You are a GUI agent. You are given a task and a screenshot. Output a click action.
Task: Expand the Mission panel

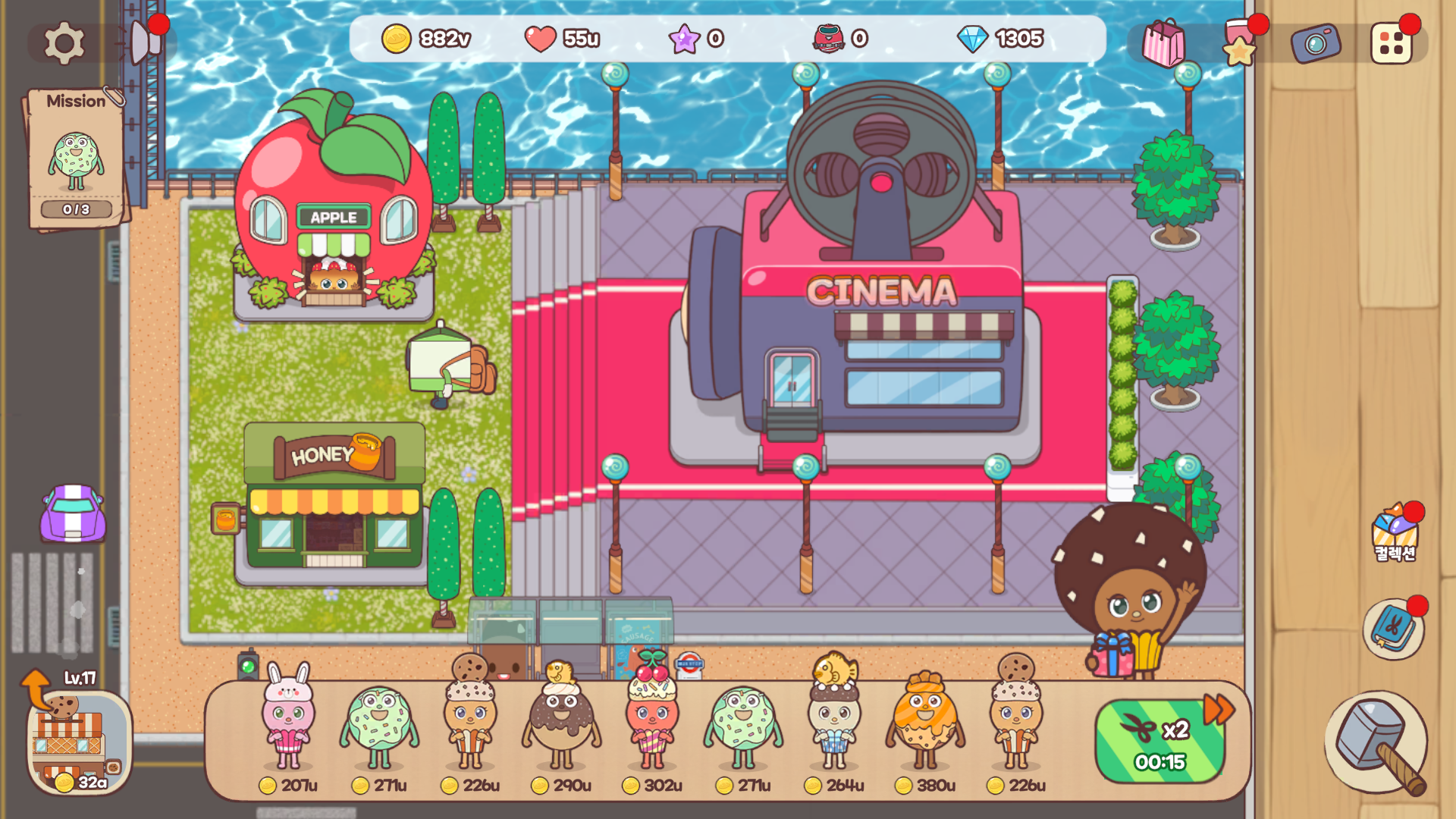[x=76, y=101]
